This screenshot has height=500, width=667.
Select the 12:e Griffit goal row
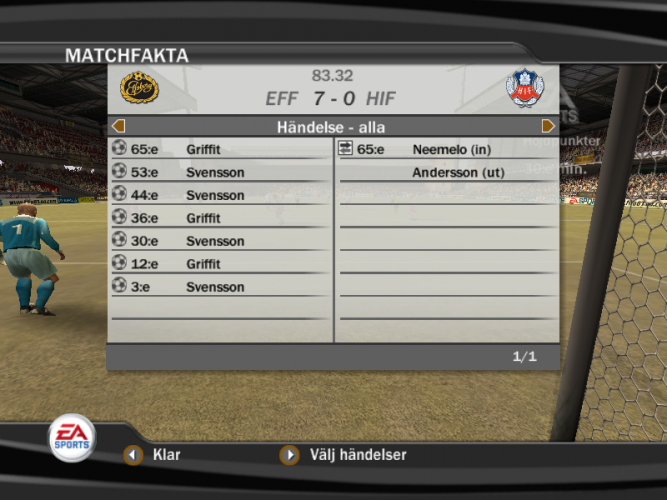pos(220,264)
